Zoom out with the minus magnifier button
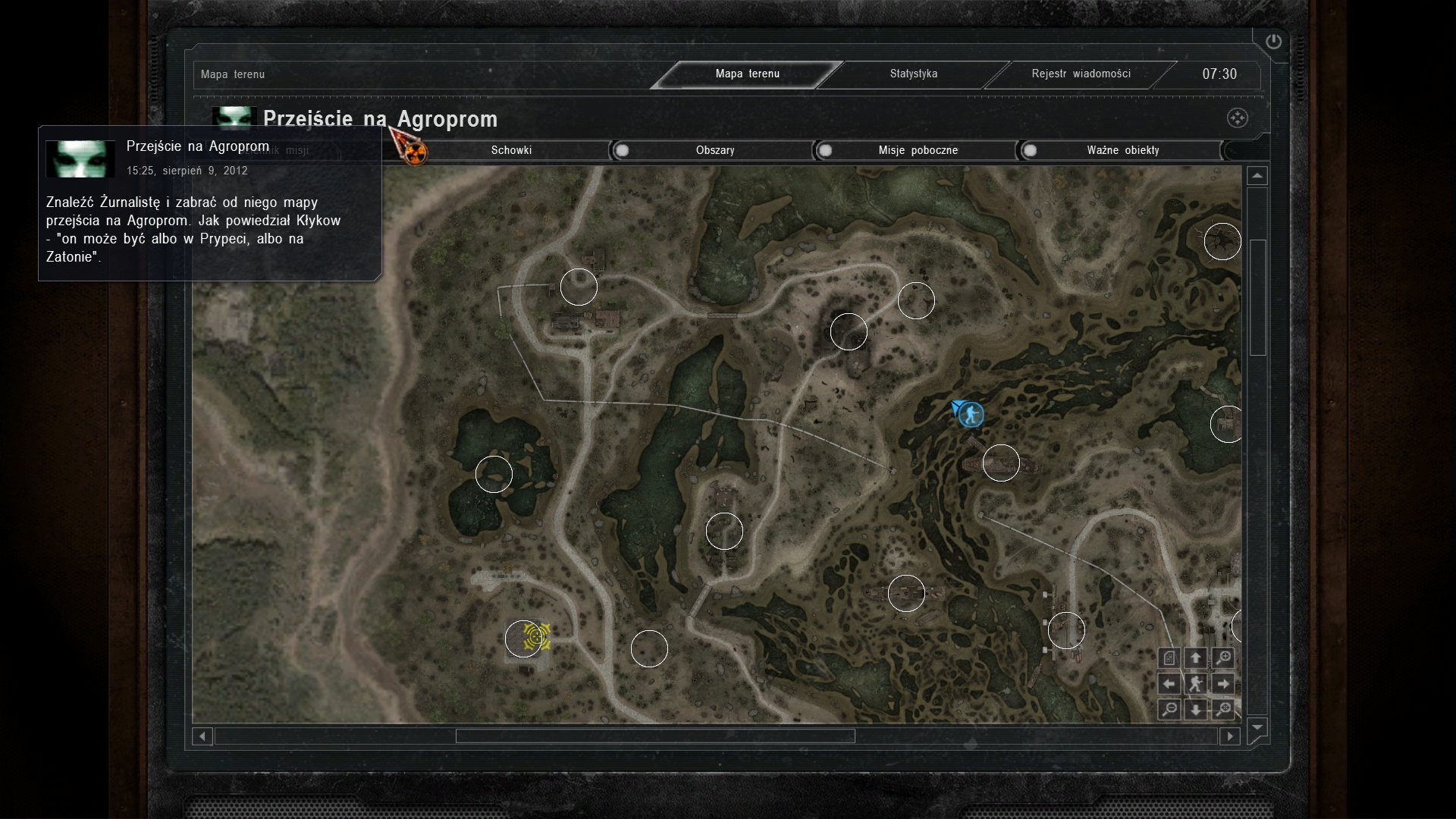 pyautogui.click(x=1169, y=710)
